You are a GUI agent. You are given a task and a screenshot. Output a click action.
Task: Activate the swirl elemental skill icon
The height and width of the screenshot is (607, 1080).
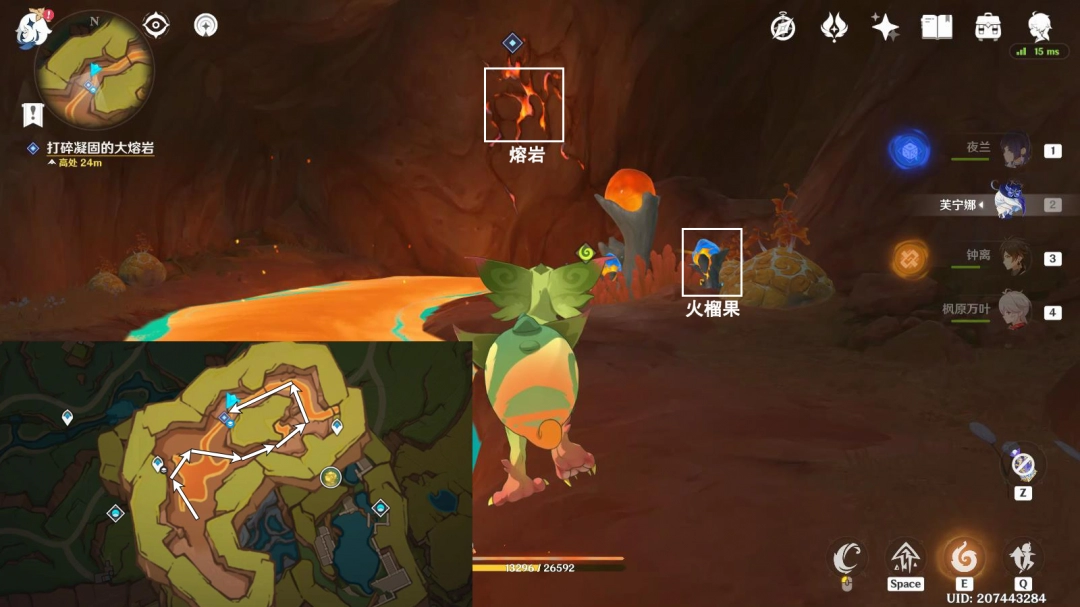pos(964,556)
